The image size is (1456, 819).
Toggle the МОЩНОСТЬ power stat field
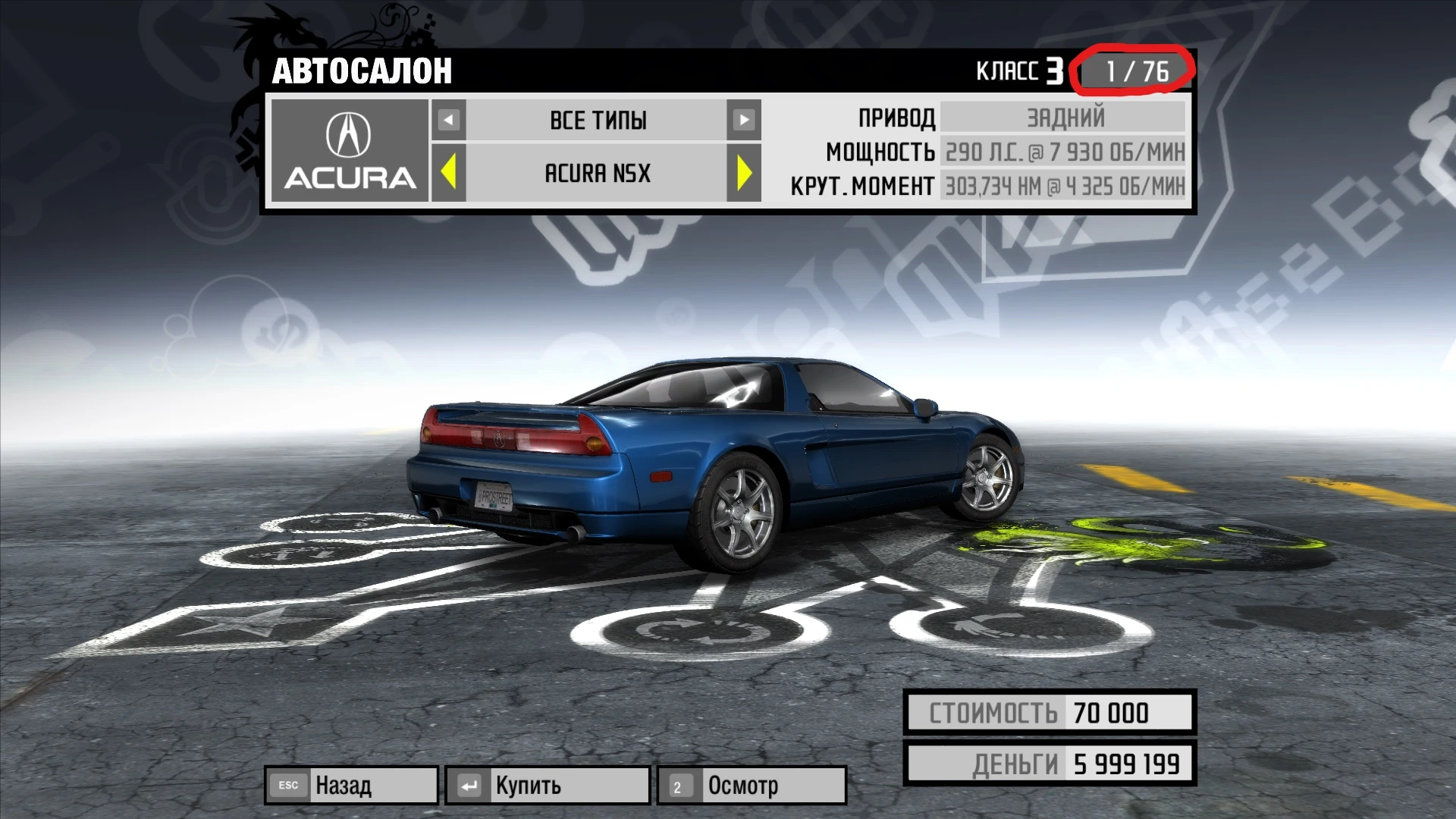pyautogui.click(x=1062, y=152)
